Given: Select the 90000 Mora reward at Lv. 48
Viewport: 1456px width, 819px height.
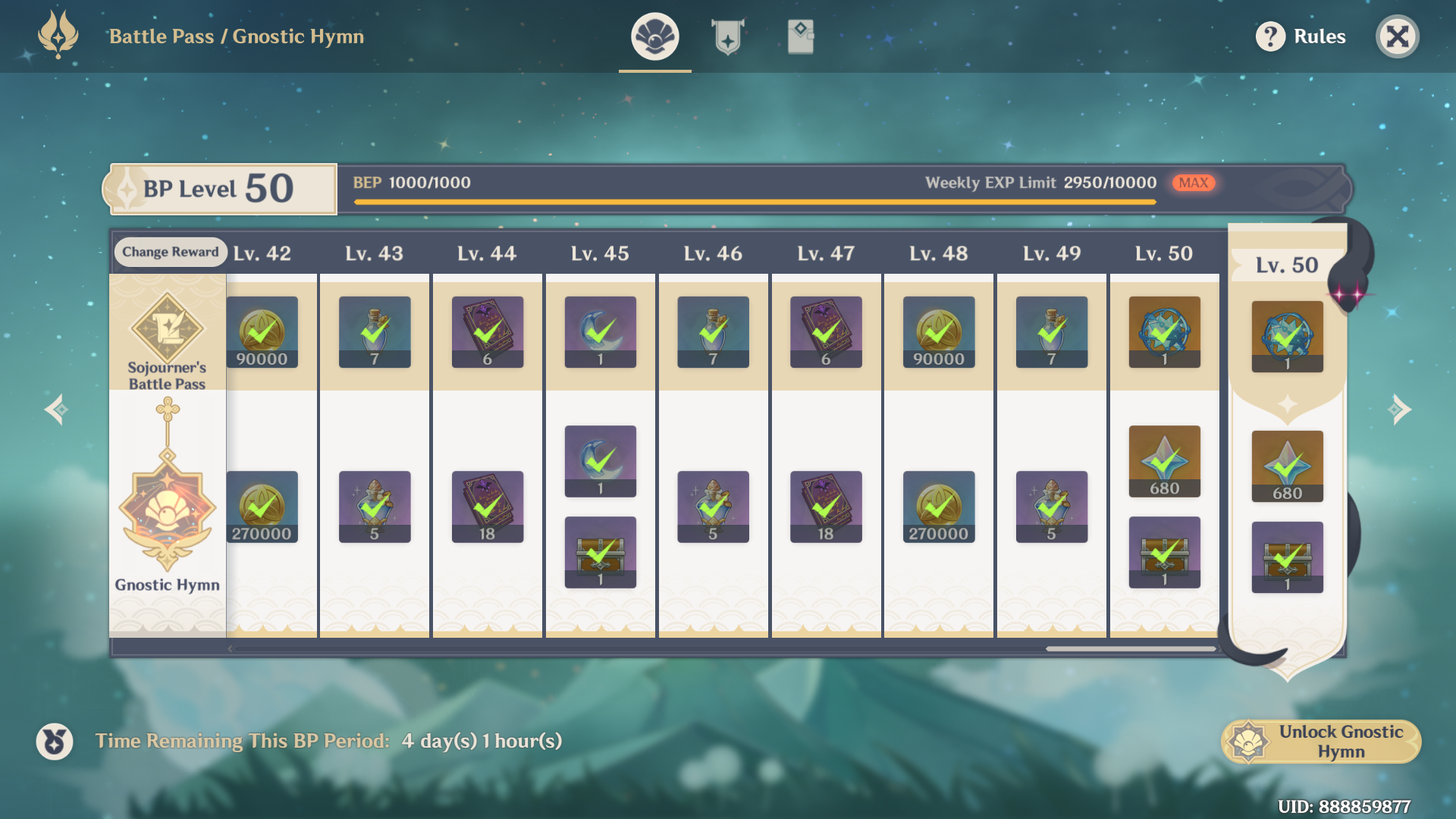Looking at the screenshot, I should (x=938, y=332).
